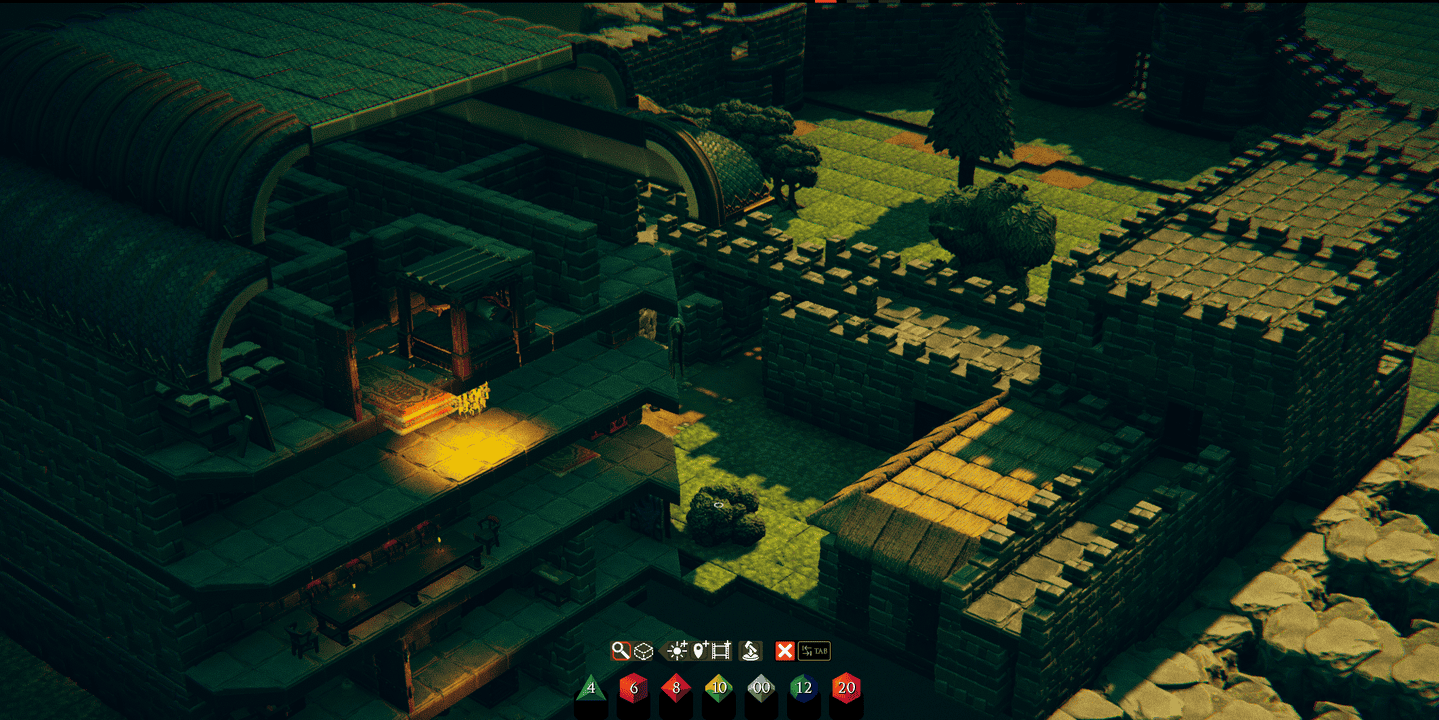Open the dice tower tool

pos(750,650)
